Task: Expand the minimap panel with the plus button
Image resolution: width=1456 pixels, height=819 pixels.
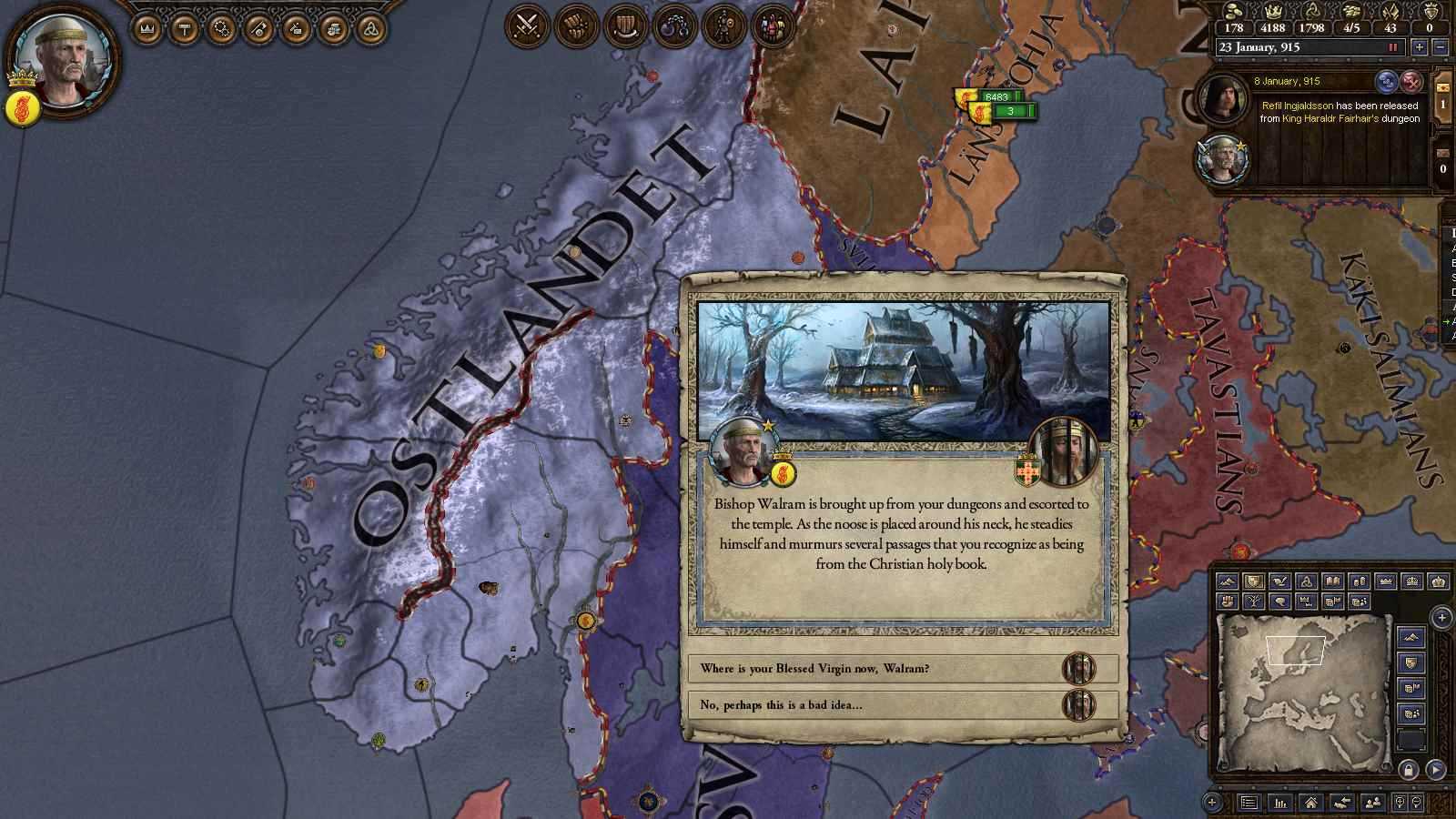Action: (x=1441, y=617)
